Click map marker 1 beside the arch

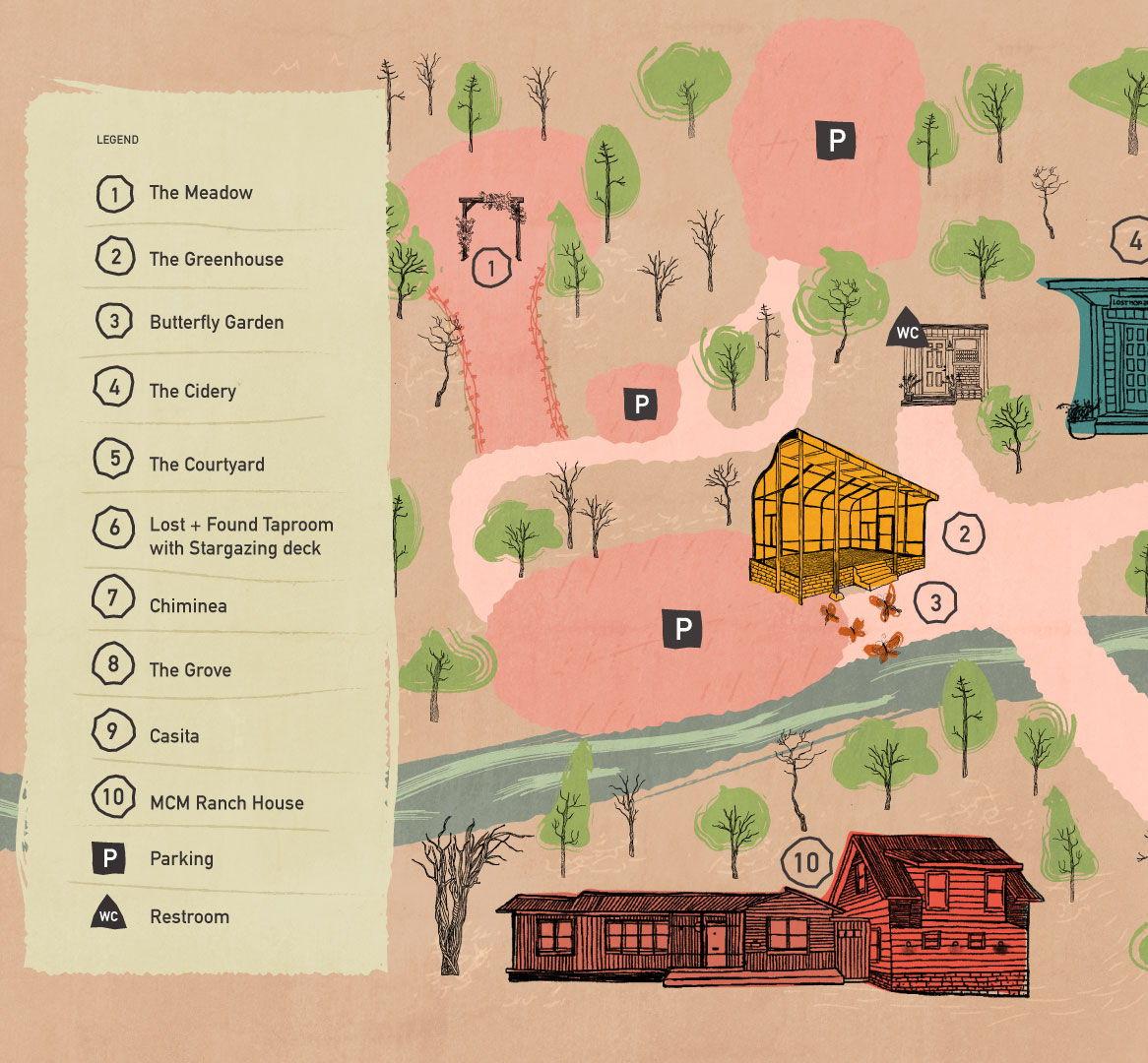491,267
